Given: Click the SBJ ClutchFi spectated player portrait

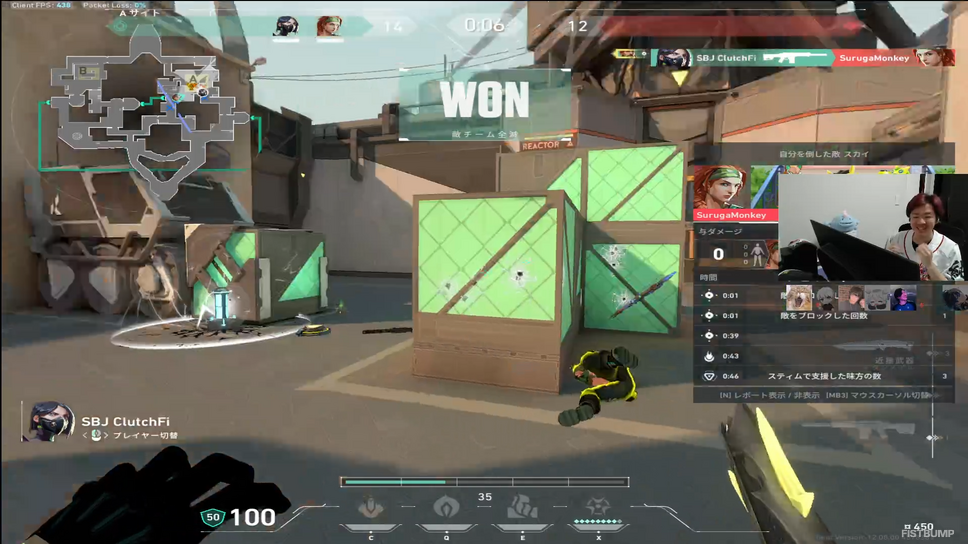Looking at the screenshot, I should pyautogui.click(x=46, y=422).
